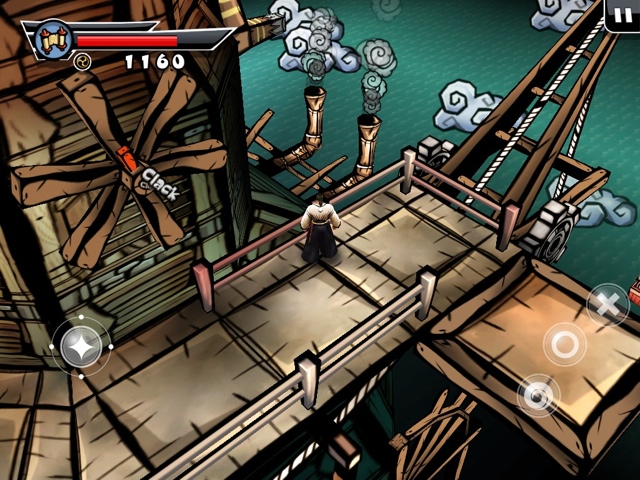Tap the double-ring roll button
The height and width of the screenshot is (480, 640).
(538, 395)
